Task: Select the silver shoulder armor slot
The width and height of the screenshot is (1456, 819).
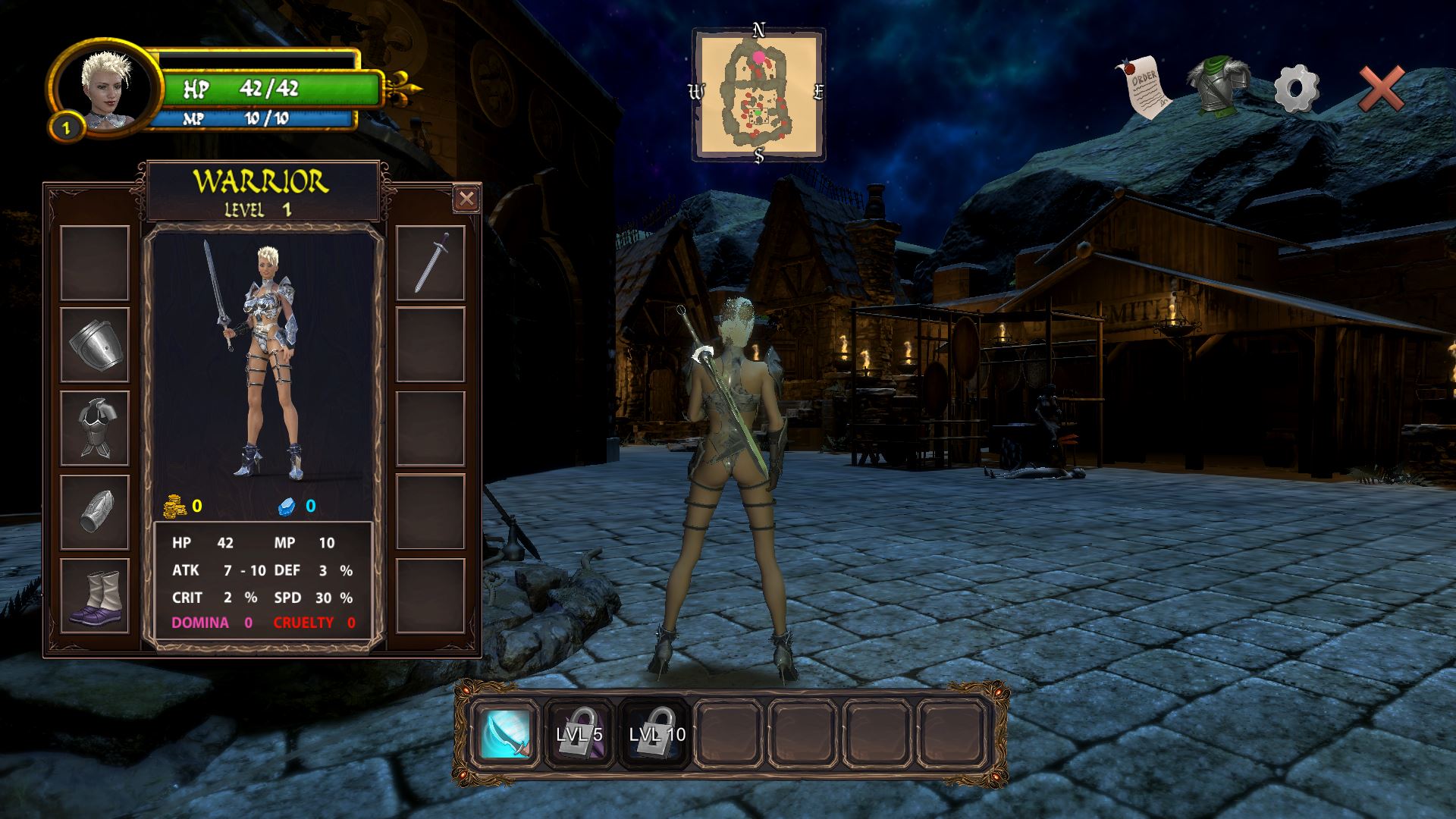Action: pyautogui.click(x=95, y=345)
